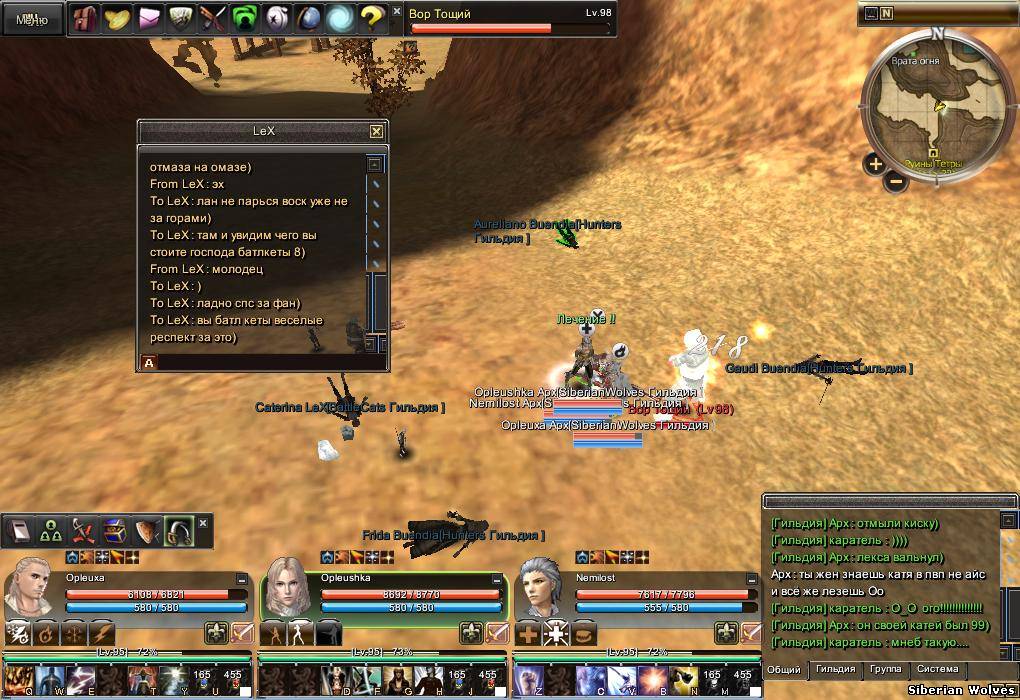
Task: Open the Группа chat tab
Action: click(885, 669)
